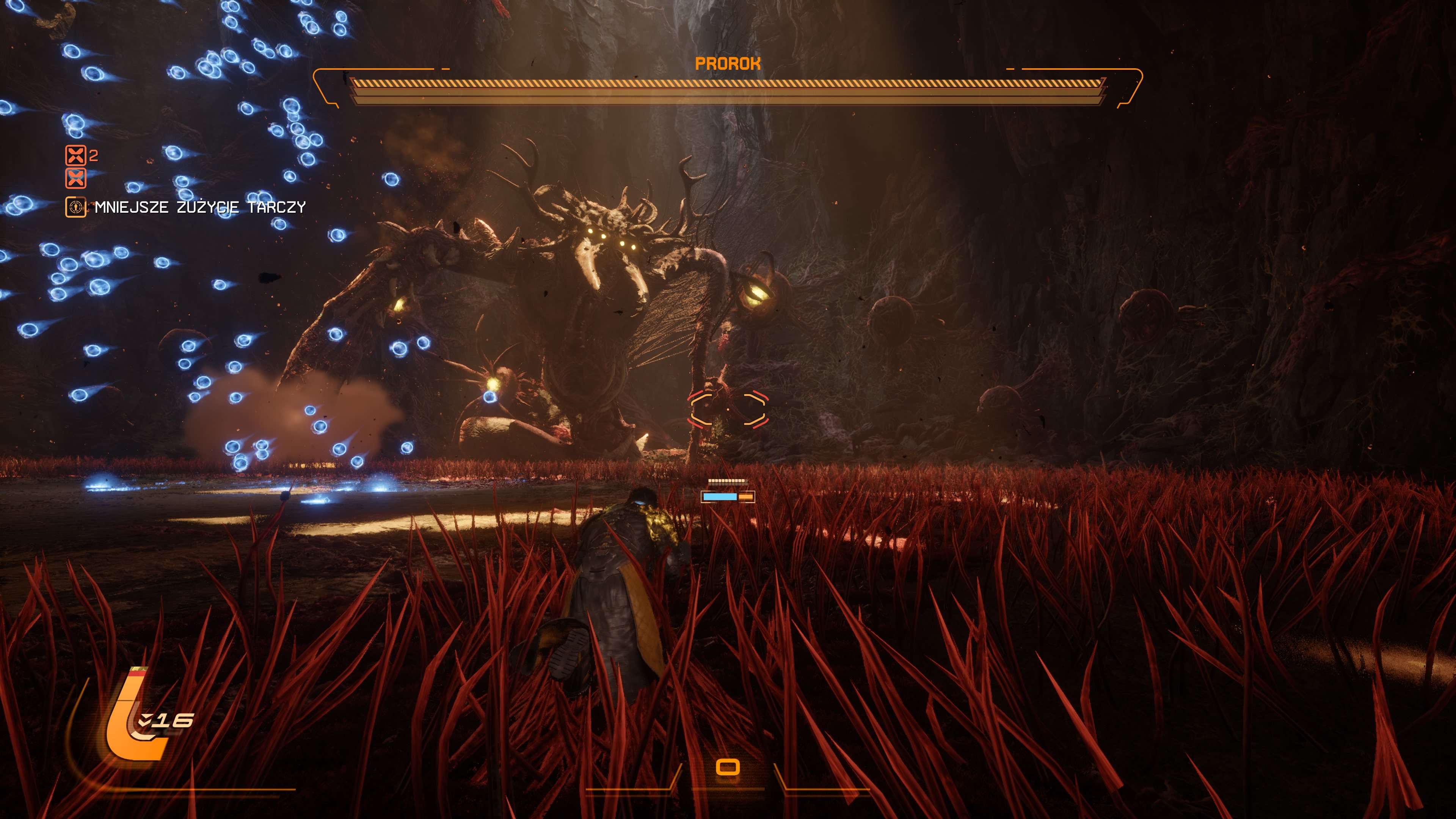Click the malfunction icon marked with 2
The height and width of the screenshot is (819, 1456).
click(x=76, y=155)
